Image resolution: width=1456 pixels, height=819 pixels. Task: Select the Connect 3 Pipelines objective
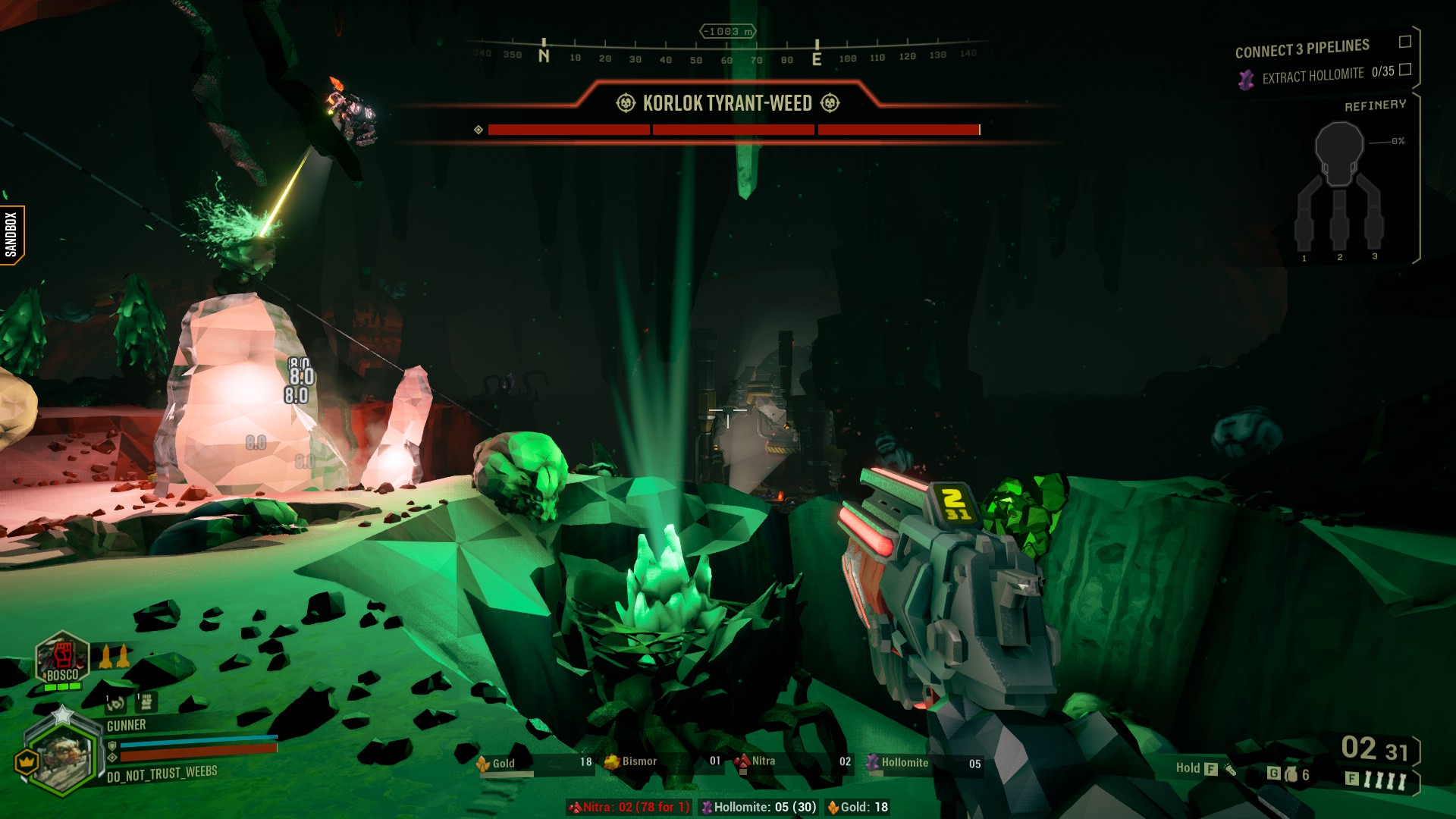coord(1301,49)
